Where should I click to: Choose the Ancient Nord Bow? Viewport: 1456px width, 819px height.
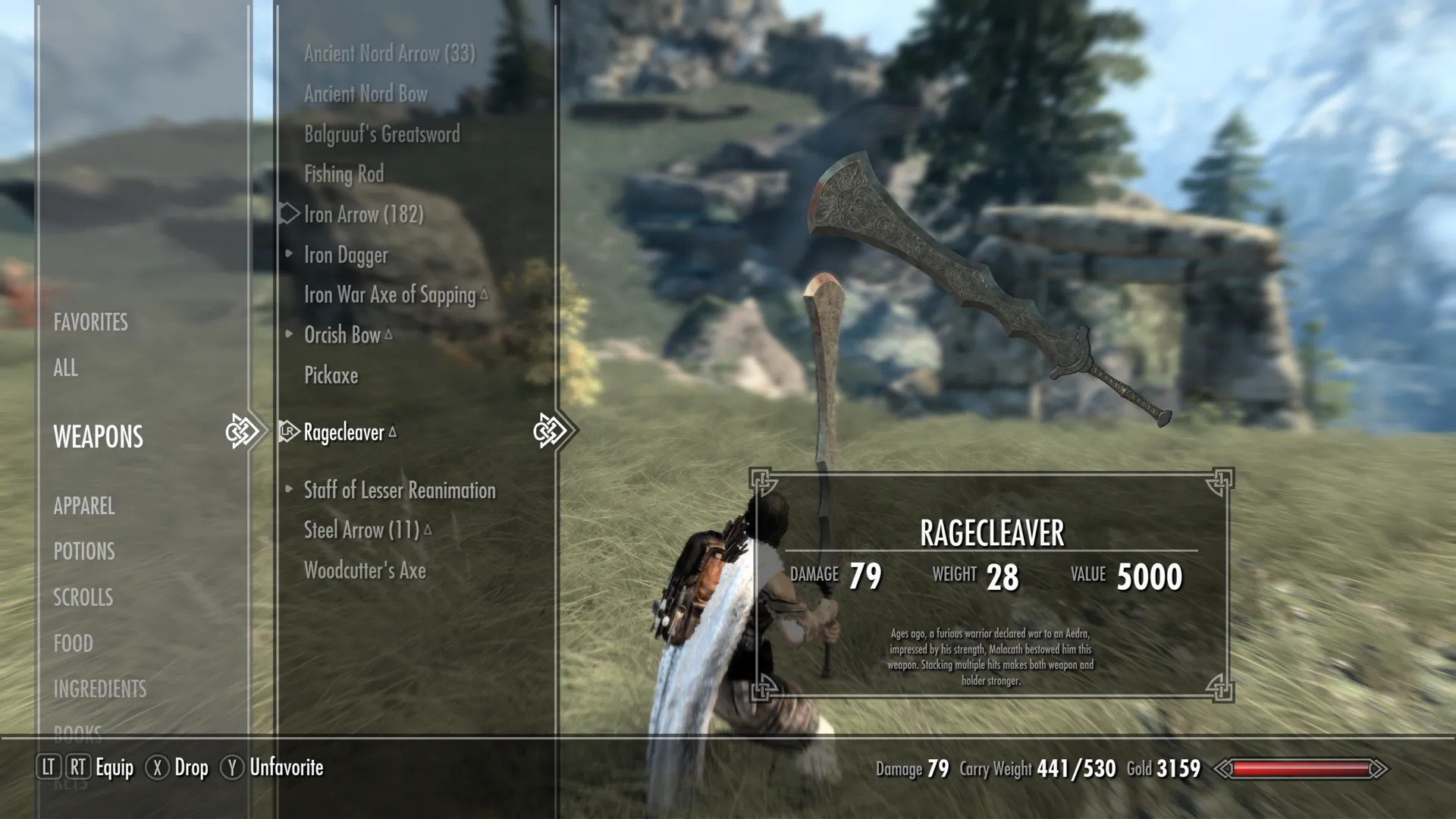coord(366,94)
